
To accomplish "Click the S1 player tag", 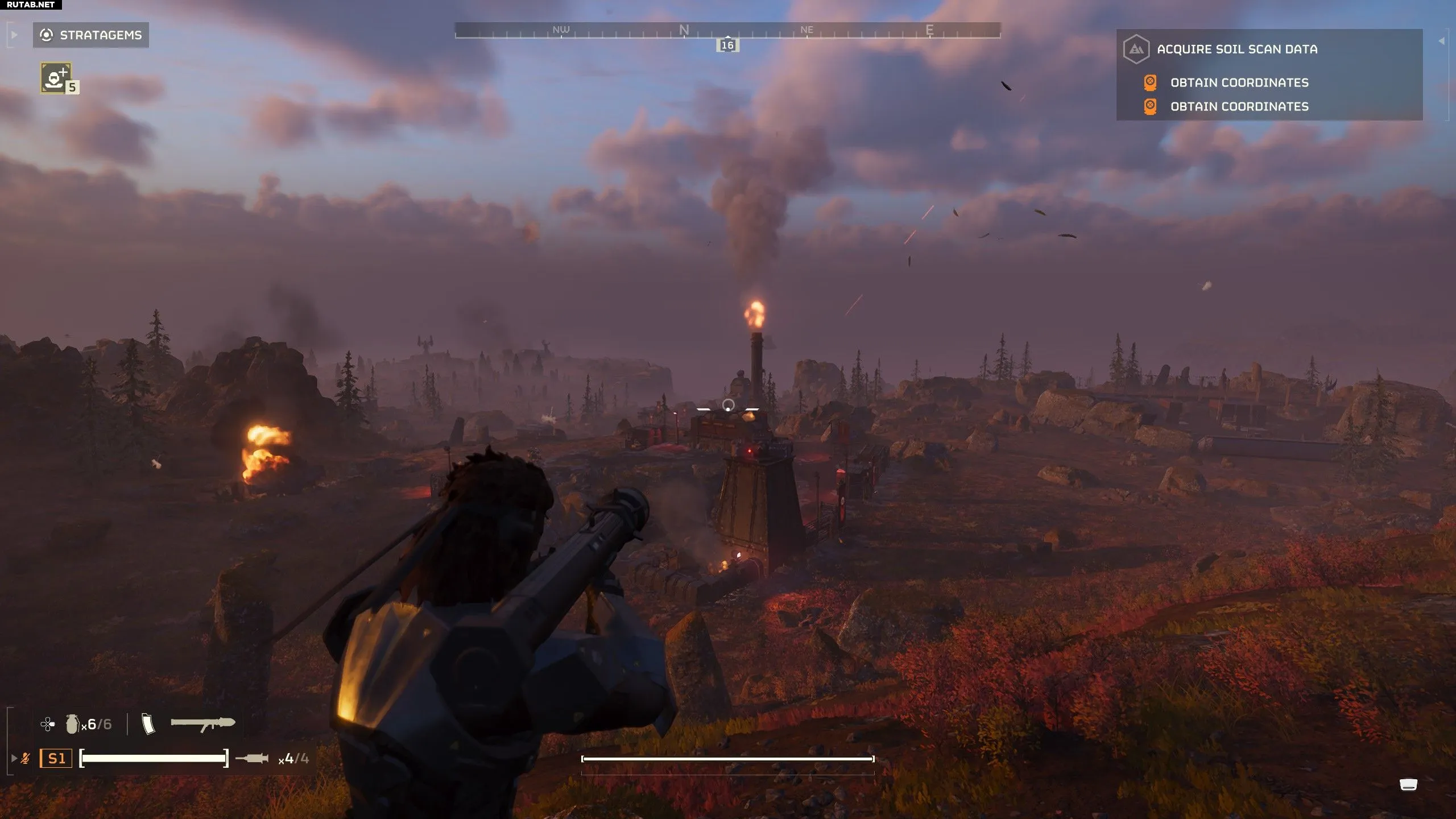I will (56, 758).
